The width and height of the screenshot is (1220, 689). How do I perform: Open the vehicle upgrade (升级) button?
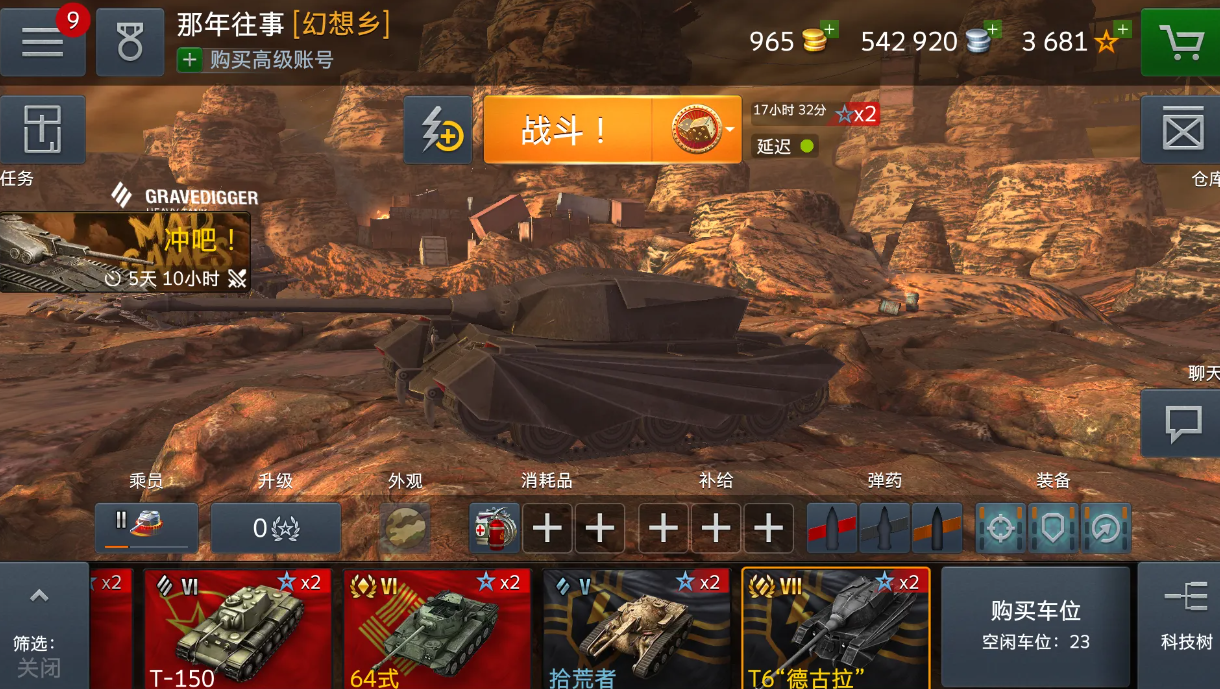(x=275, y=528)
